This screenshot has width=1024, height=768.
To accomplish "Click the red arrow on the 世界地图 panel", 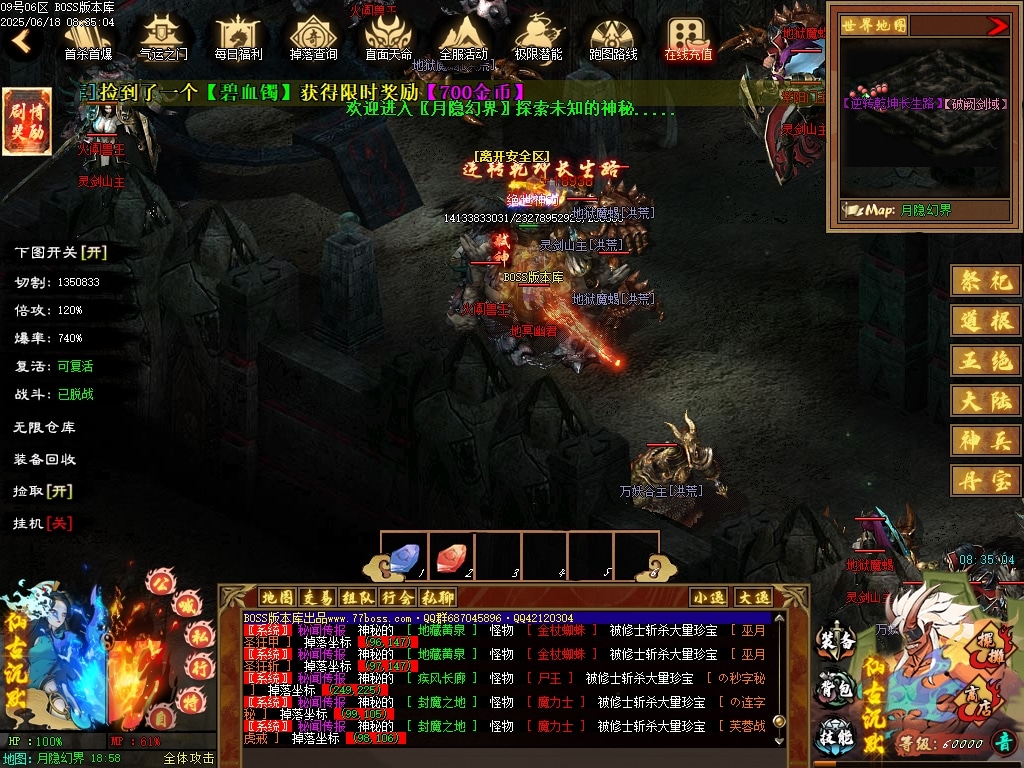I will [x=997, y=26].
